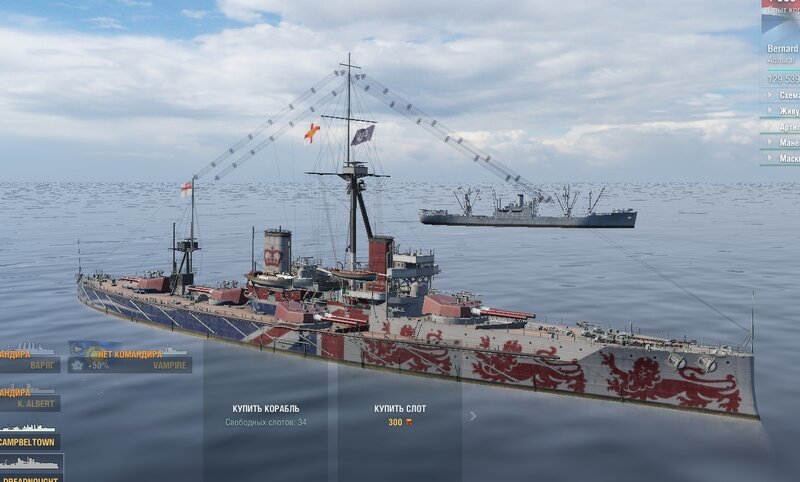The width and height of the screenshot is (800, 482).
Task: Click the carousel's right scroll arrow
Action: (473, 416)
